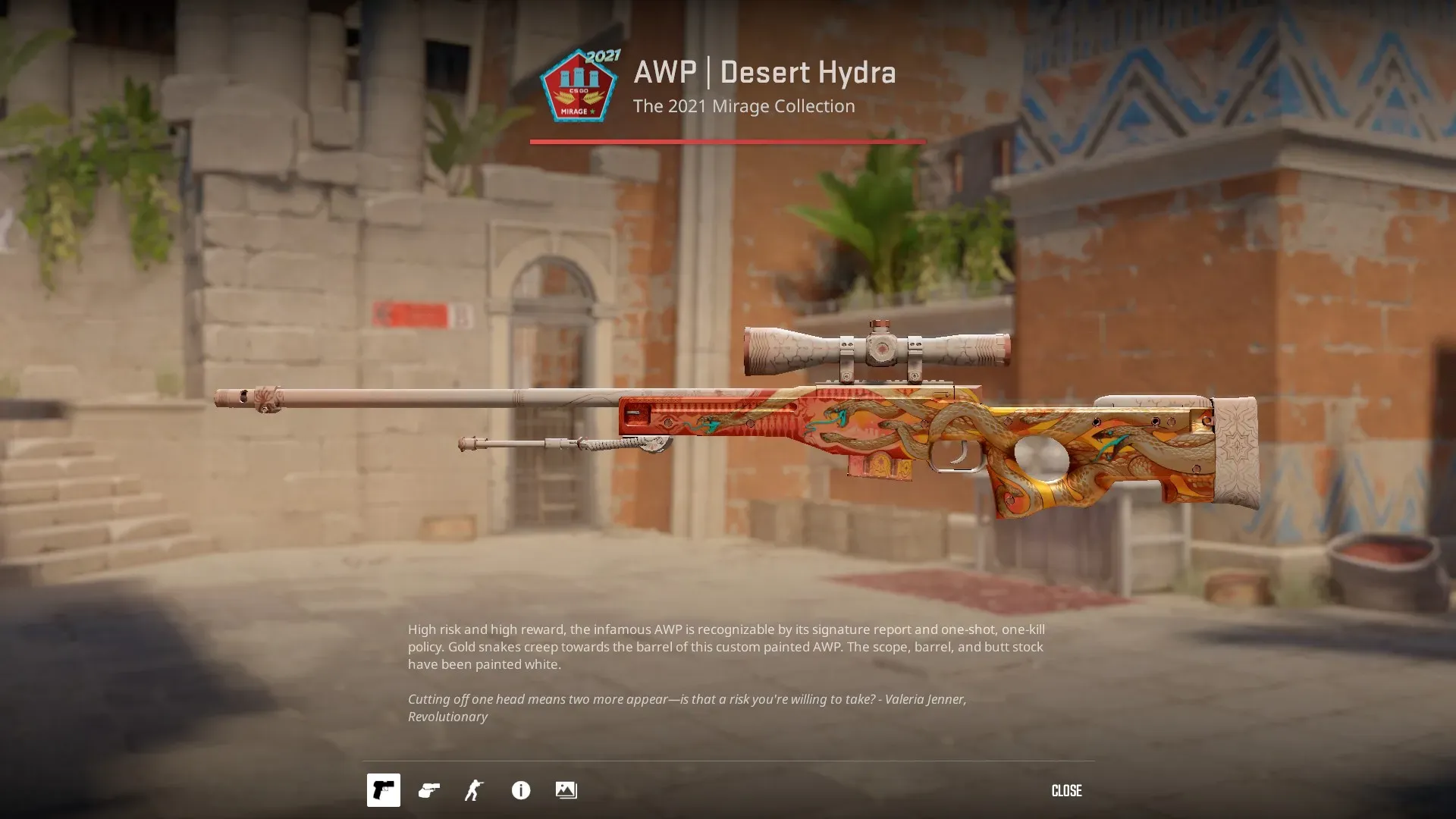Toggle the item info icon
Image resolution: width=1456 pixels, height=819 pixels.
521,790
